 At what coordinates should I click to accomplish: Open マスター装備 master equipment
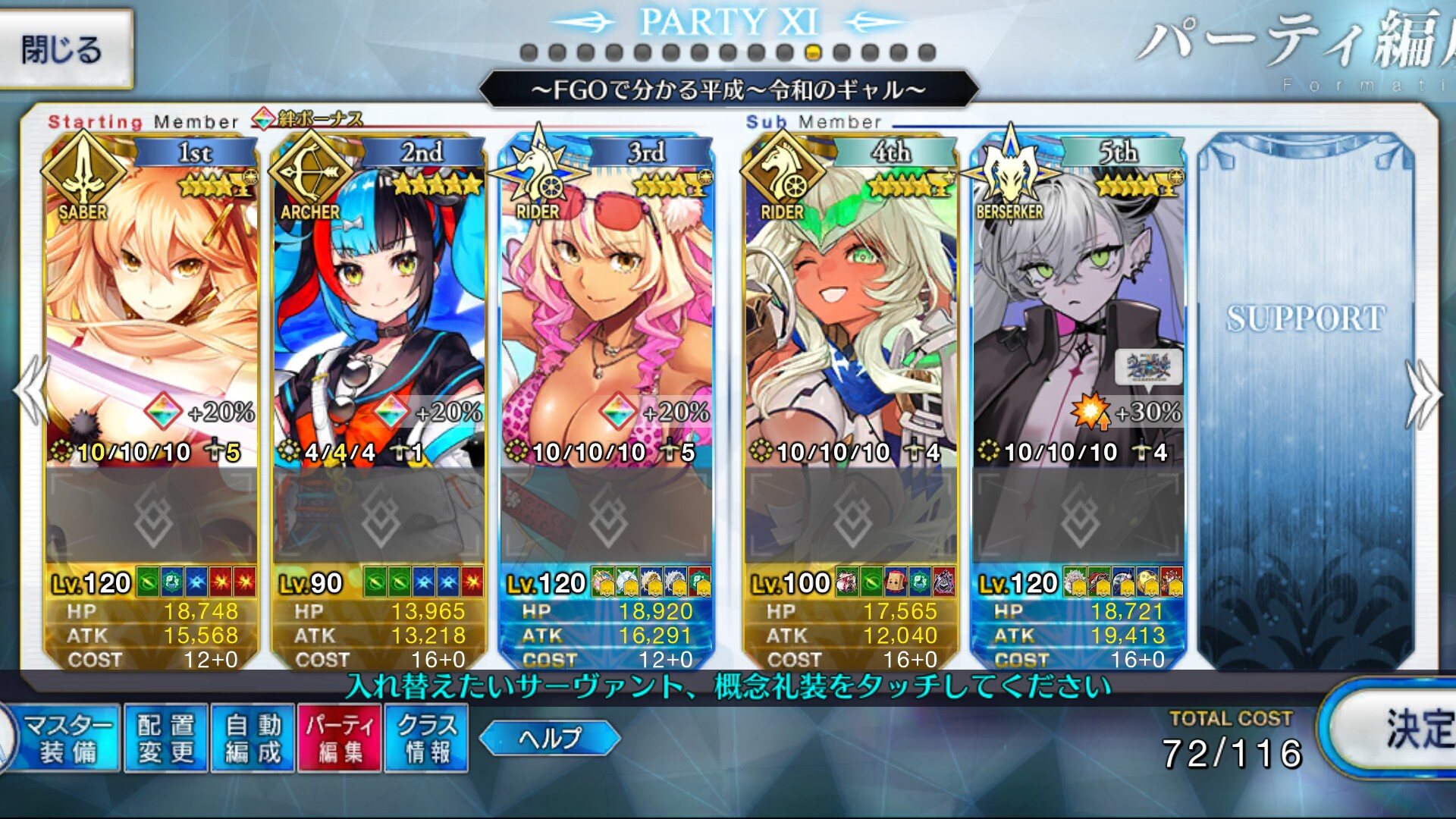click(x=68, y=739)
